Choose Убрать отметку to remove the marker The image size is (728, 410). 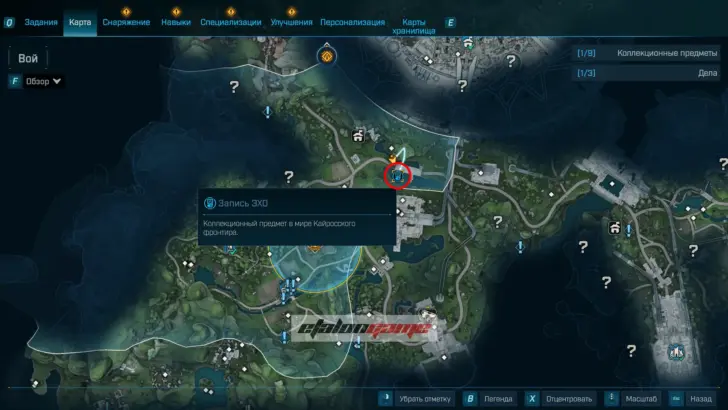tap(423, 397)
